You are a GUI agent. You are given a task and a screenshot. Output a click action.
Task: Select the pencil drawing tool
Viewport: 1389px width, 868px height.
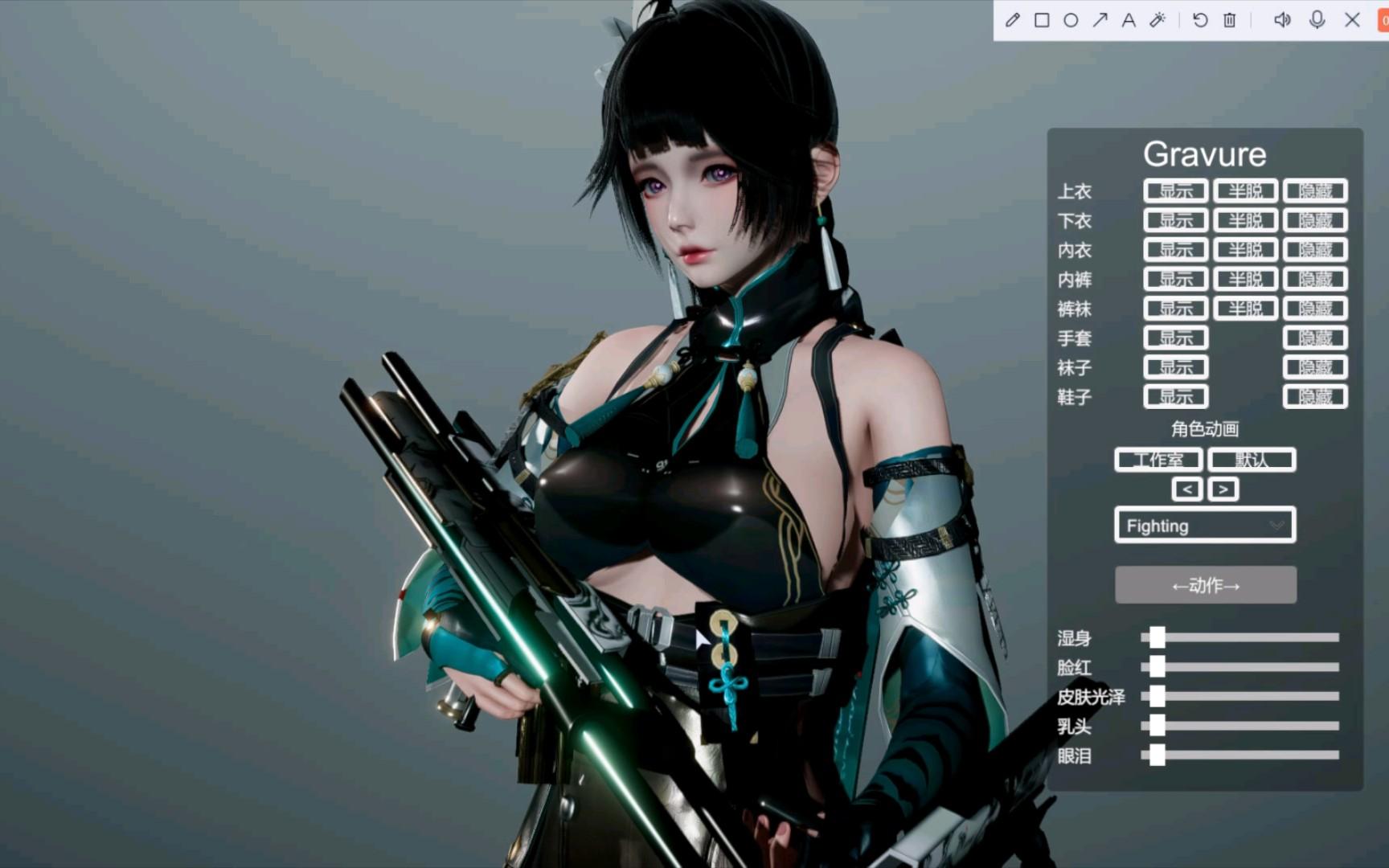1013,20
